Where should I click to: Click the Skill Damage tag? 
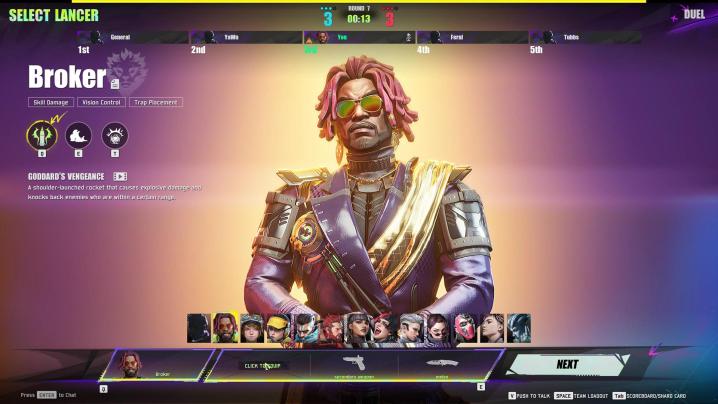pos(50,102)
